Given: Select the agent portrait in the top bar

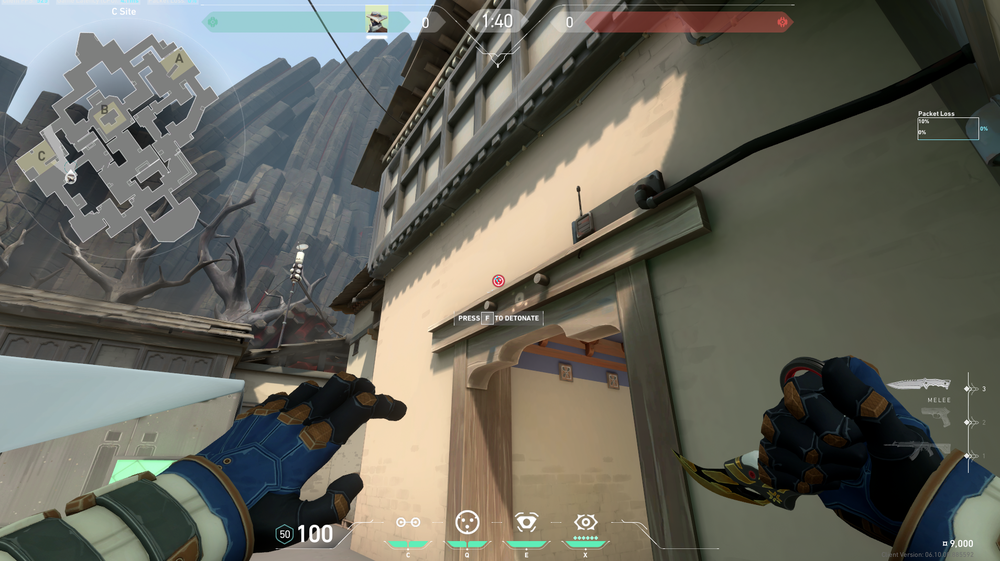Looking at the screenshot, I should pos(377,21).
